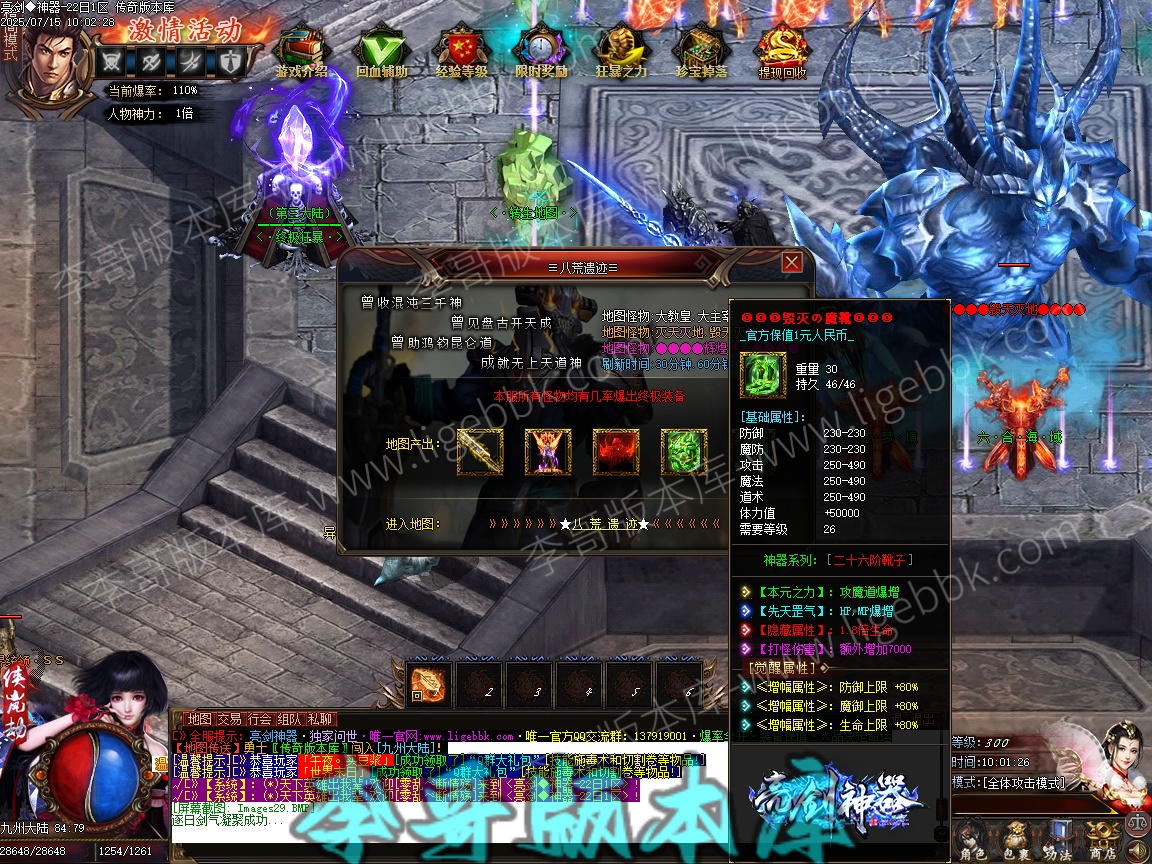
Task: Select the 狂暴之力 fist icon
Action: [x=621, y=47]
